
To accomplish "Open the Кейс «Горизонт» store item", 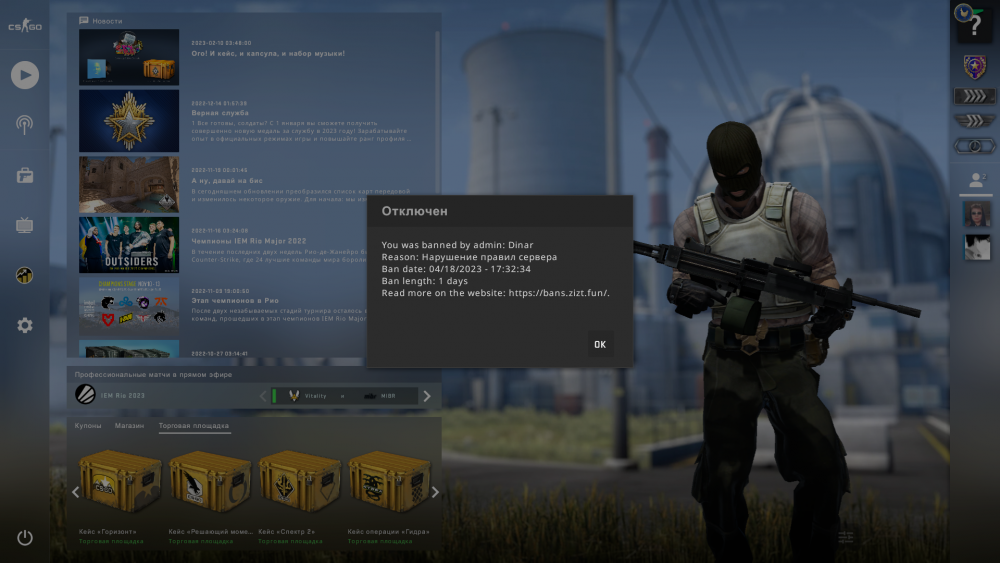I will coord(120,485).
